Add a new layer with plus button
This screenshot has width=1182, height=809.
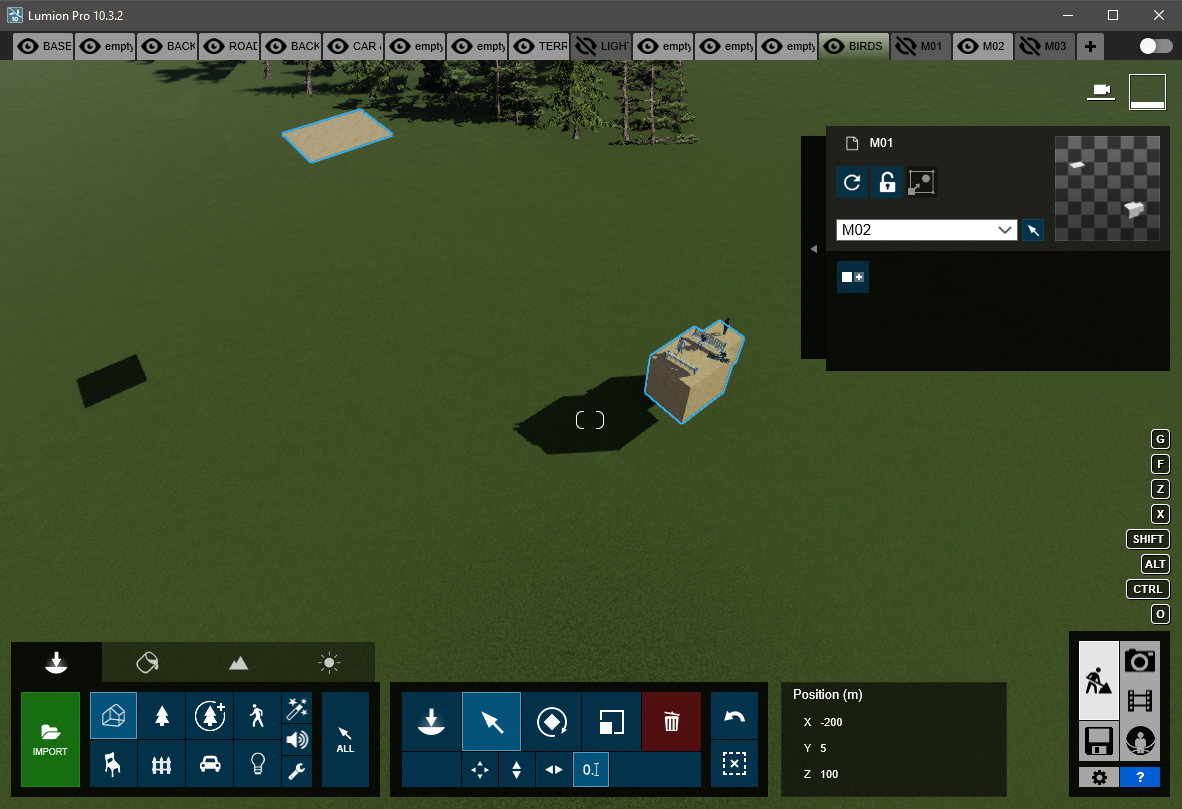point(1090,46)
